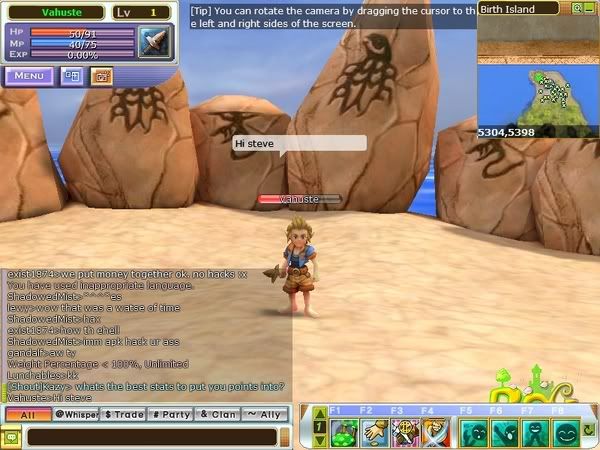This screenshot has height=450, width=600.
Task: Activate the F2 pick-up hand skill
Action: click(x=375, y=431)
